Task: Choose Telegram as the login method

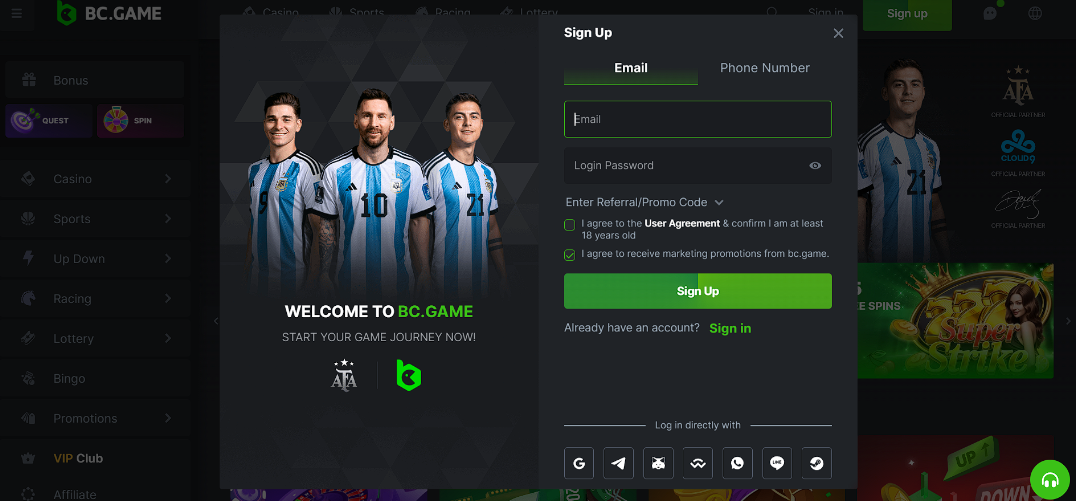Action: (x=619, y=463)
